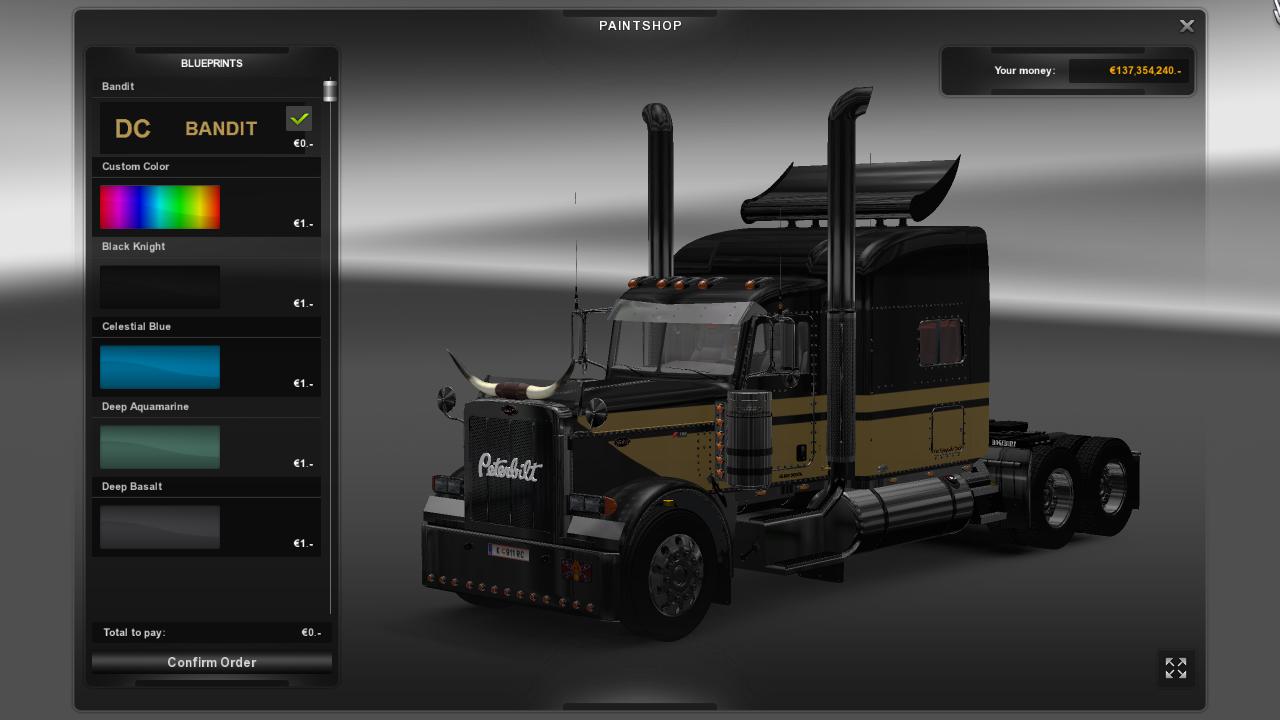Apply the Celestial Blue paint
1280x720 pixels.
pos(160,367)
